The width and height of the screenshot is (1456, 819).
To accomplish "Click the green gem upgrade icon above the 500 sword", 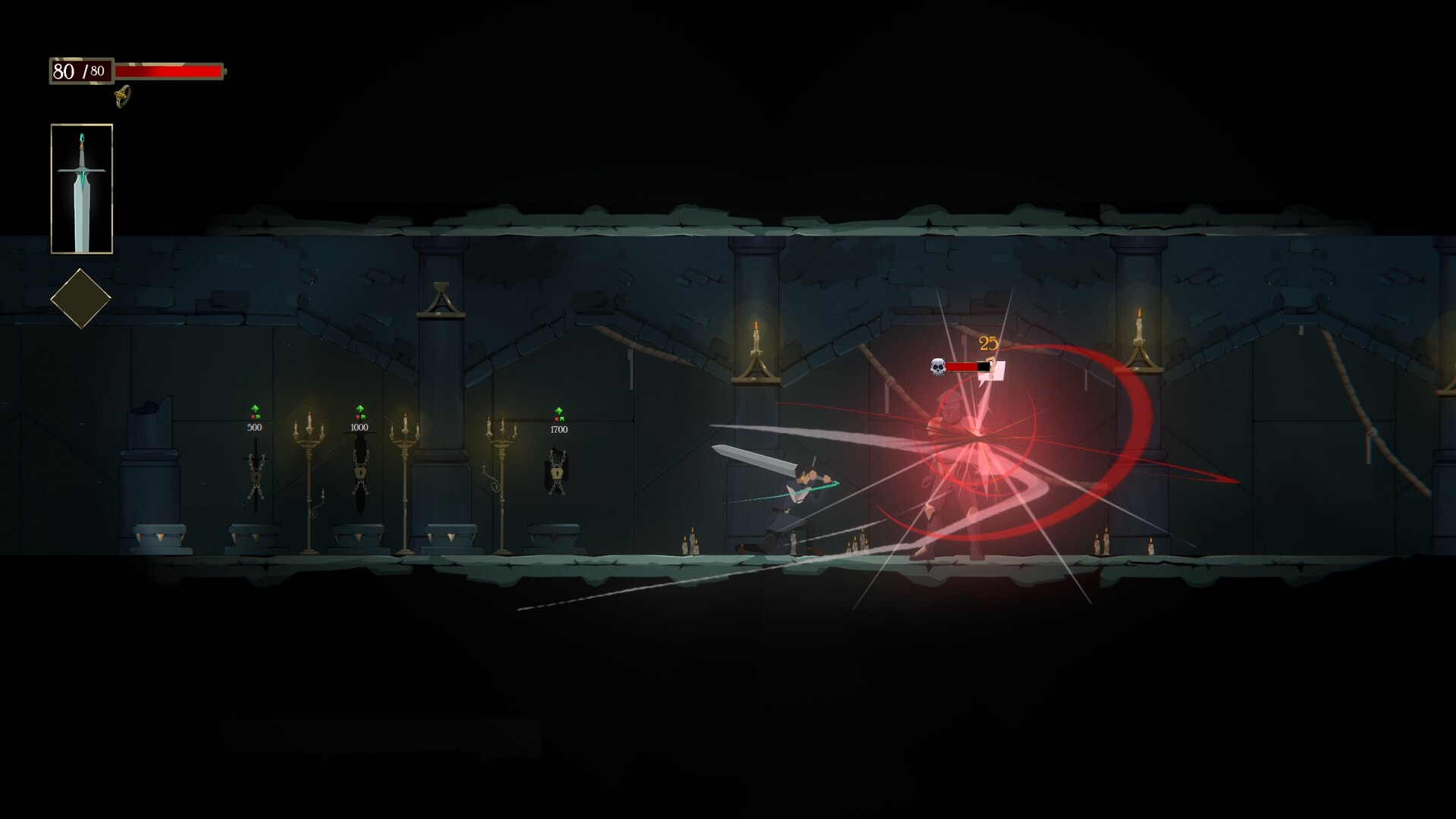I will pyautogui.click(x=255, y=409).
